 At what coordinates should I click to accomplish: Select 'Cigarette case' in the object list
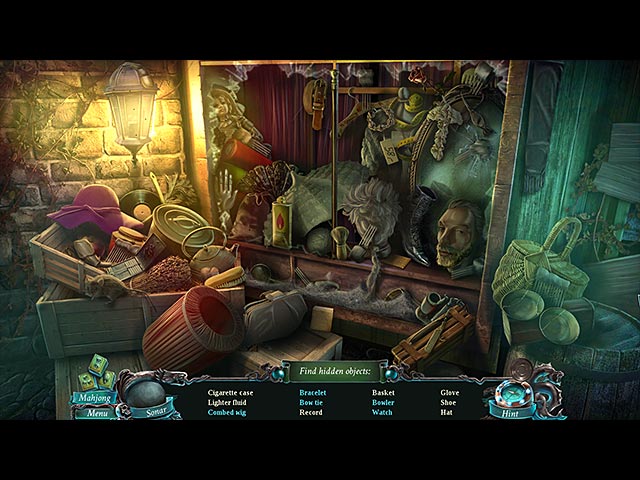pyautogui.click(x=231, y=393)
